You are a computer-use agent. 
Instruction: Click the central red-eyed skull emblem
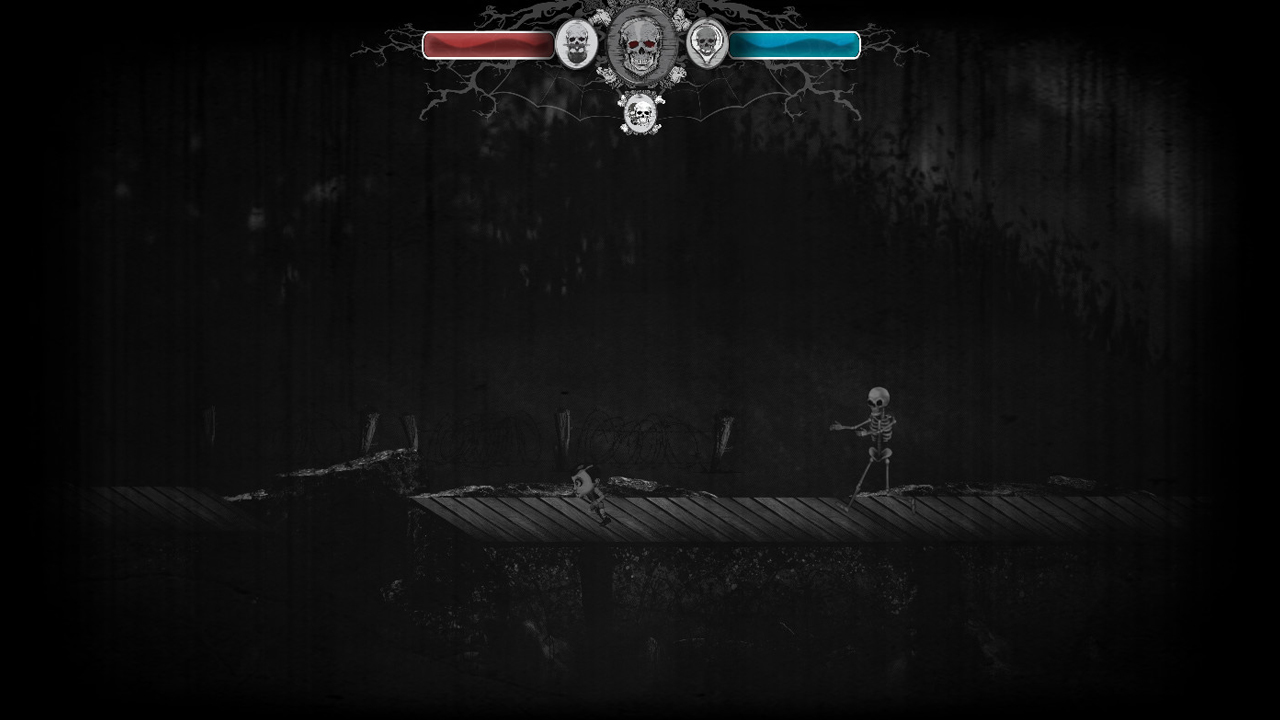click(x=640, y=45)
